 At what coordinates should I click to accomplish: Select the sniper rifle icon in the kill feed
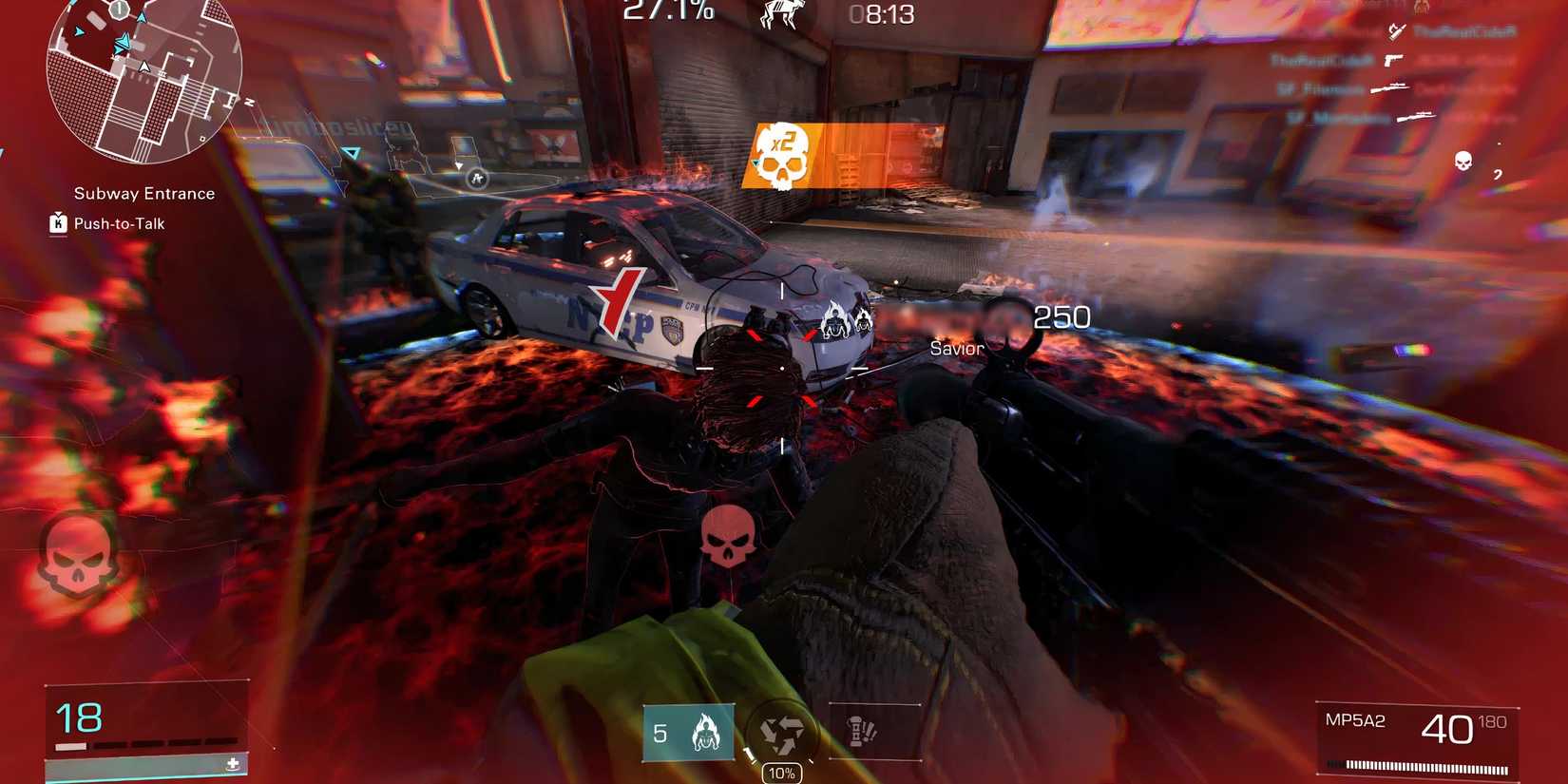click(1389, 88)
